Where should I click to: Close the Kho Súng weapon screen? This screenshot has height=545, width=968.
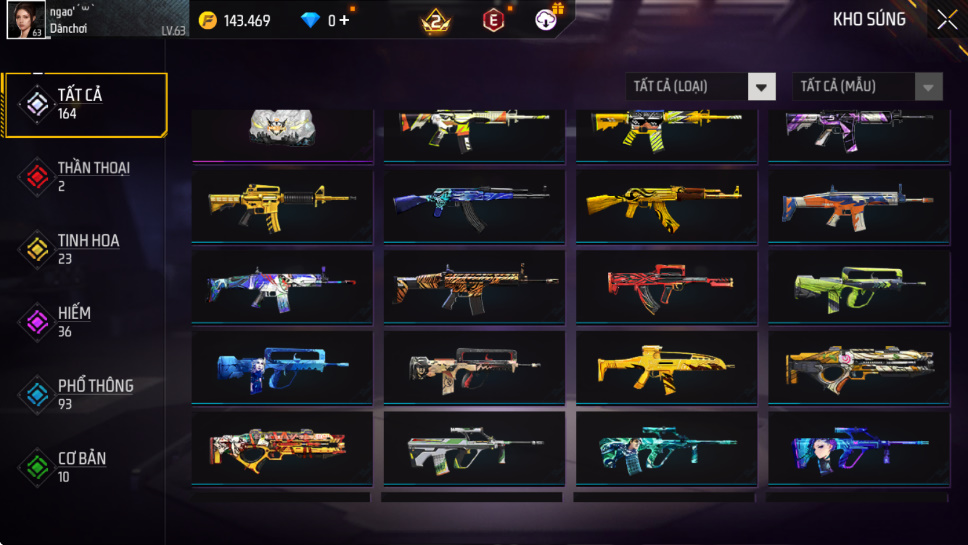(946, 19)
